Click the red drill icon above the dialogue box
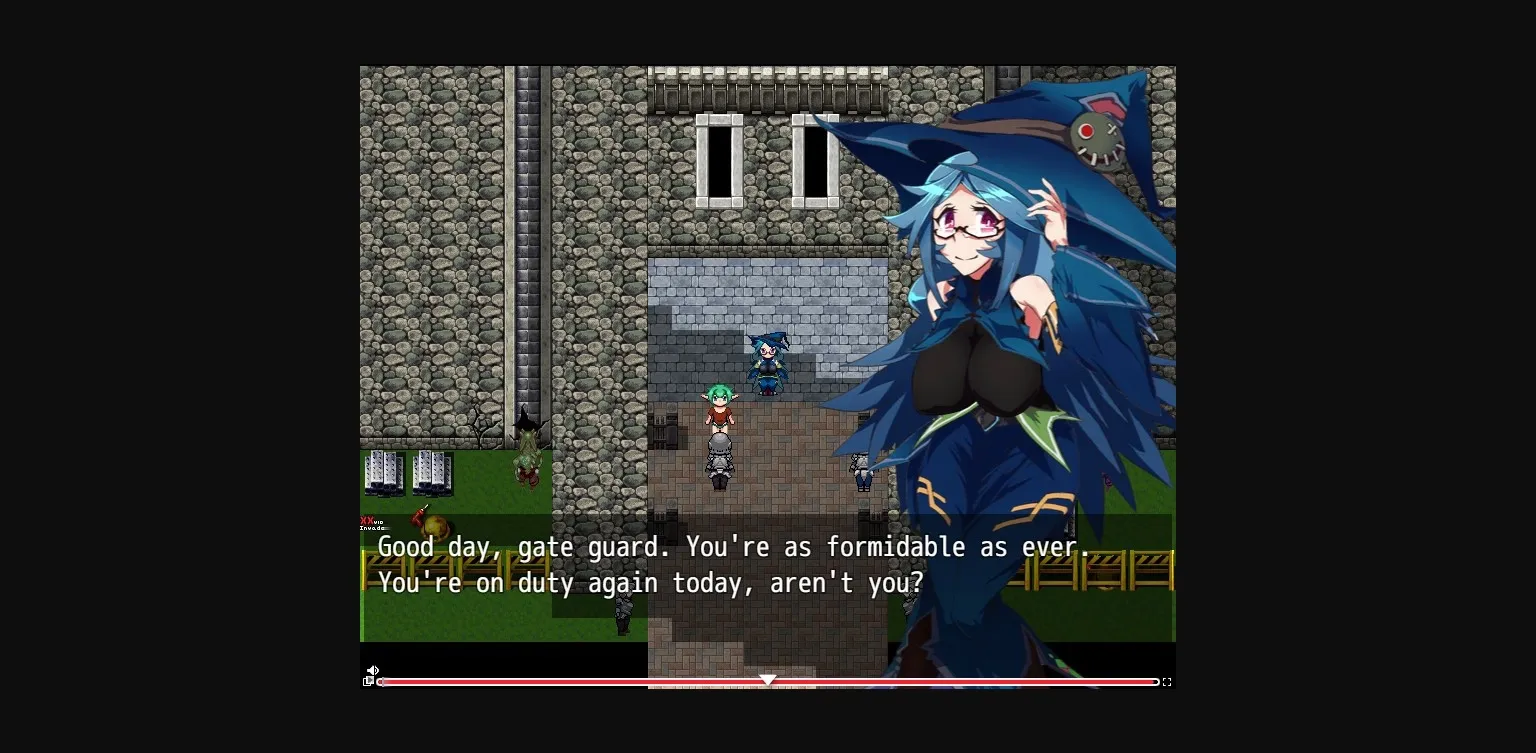Image resolution: width=1536 pixels, height=753 pixels. tap(419, 515)
